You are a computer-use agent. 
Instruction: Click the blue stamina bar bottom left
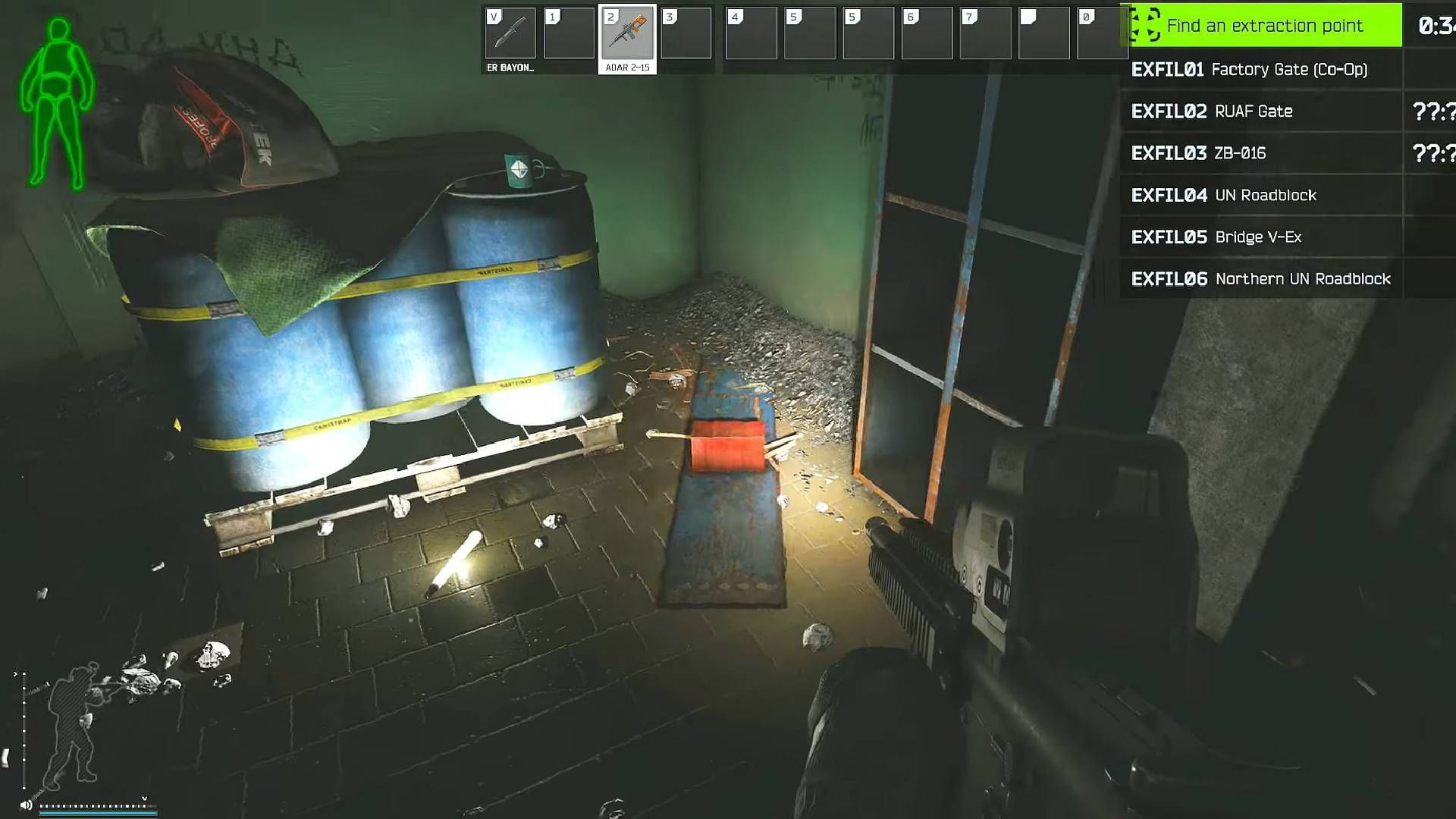click(99, 814)
